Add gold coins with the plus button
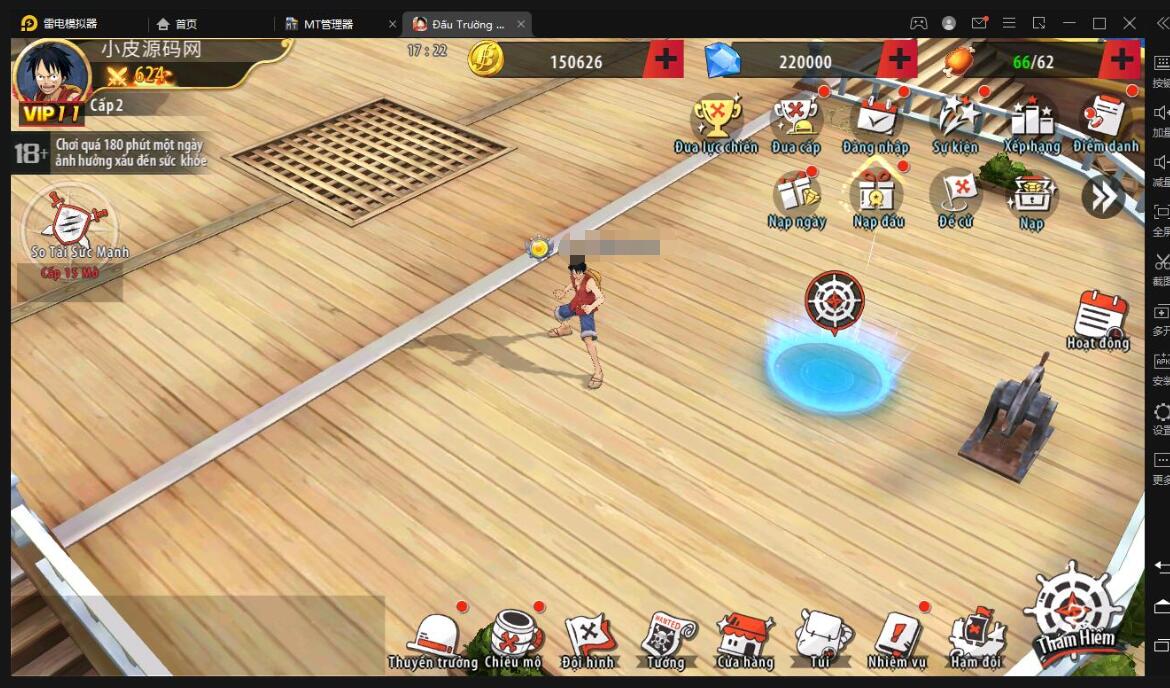The image size is (1170, 688). coord(663,60)
